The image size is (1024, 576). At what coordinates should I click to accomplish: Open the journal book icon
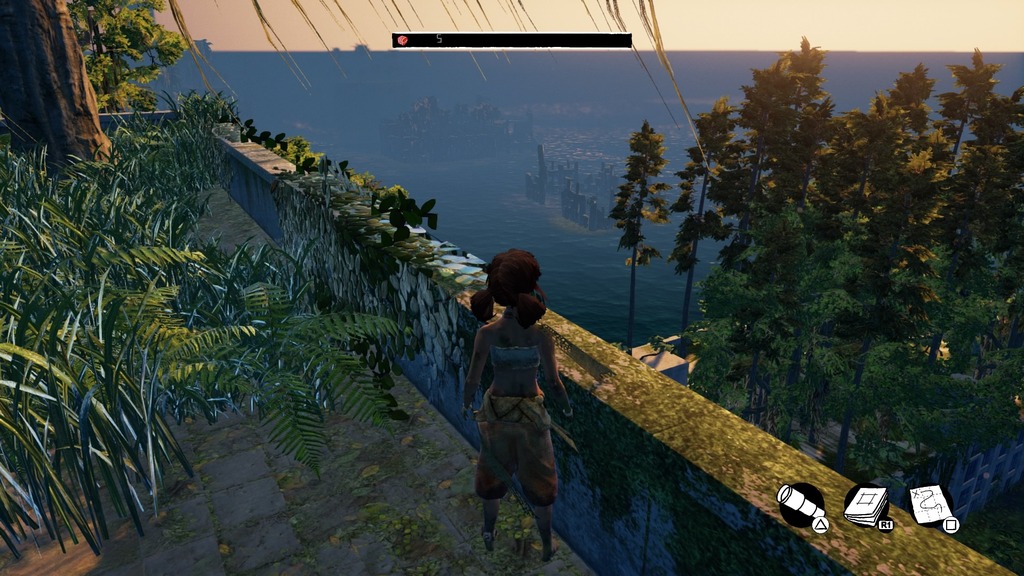coord(865,505)
